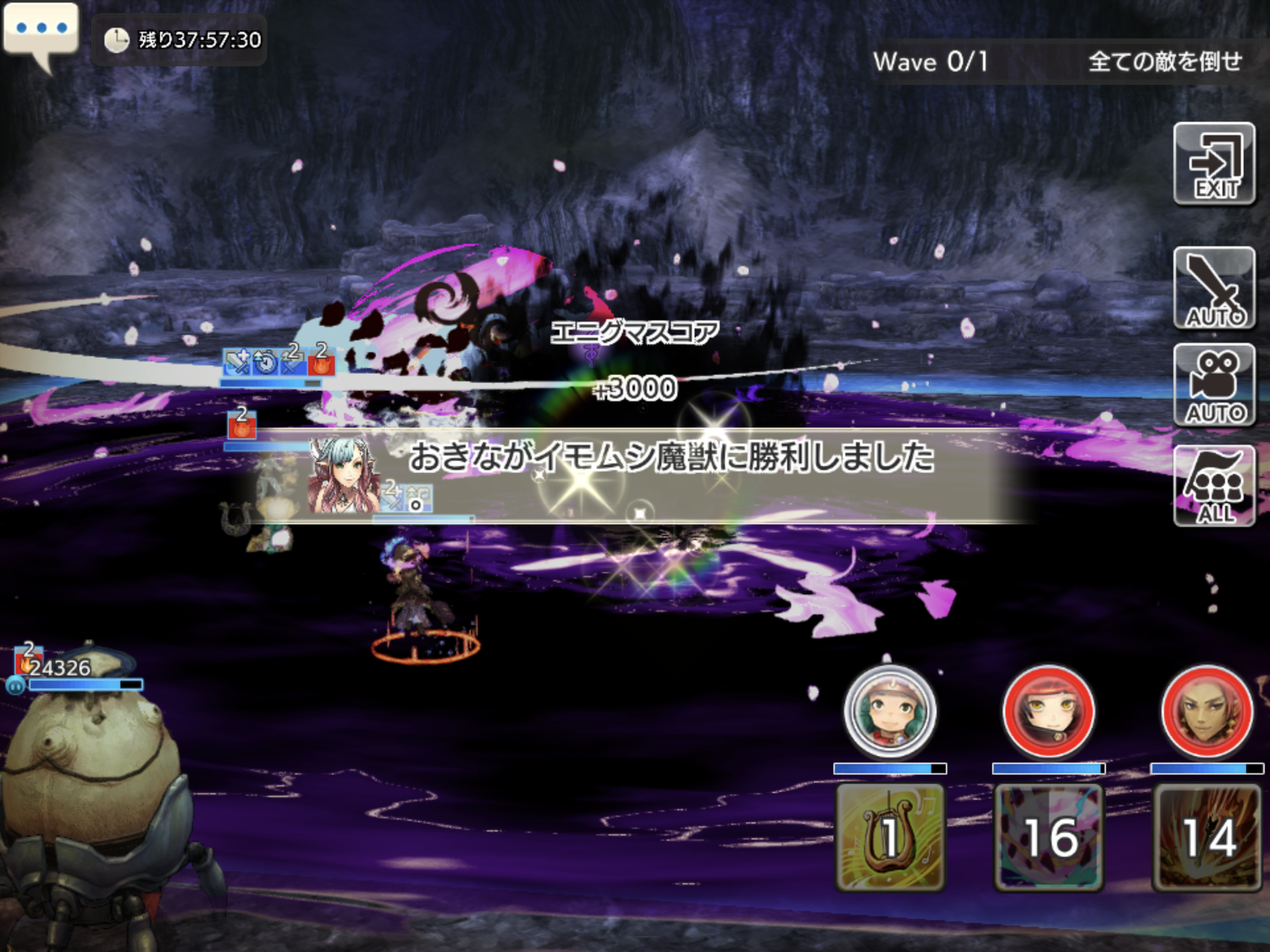
Task: Use the golden harp skill
Action: coord(890,837)
